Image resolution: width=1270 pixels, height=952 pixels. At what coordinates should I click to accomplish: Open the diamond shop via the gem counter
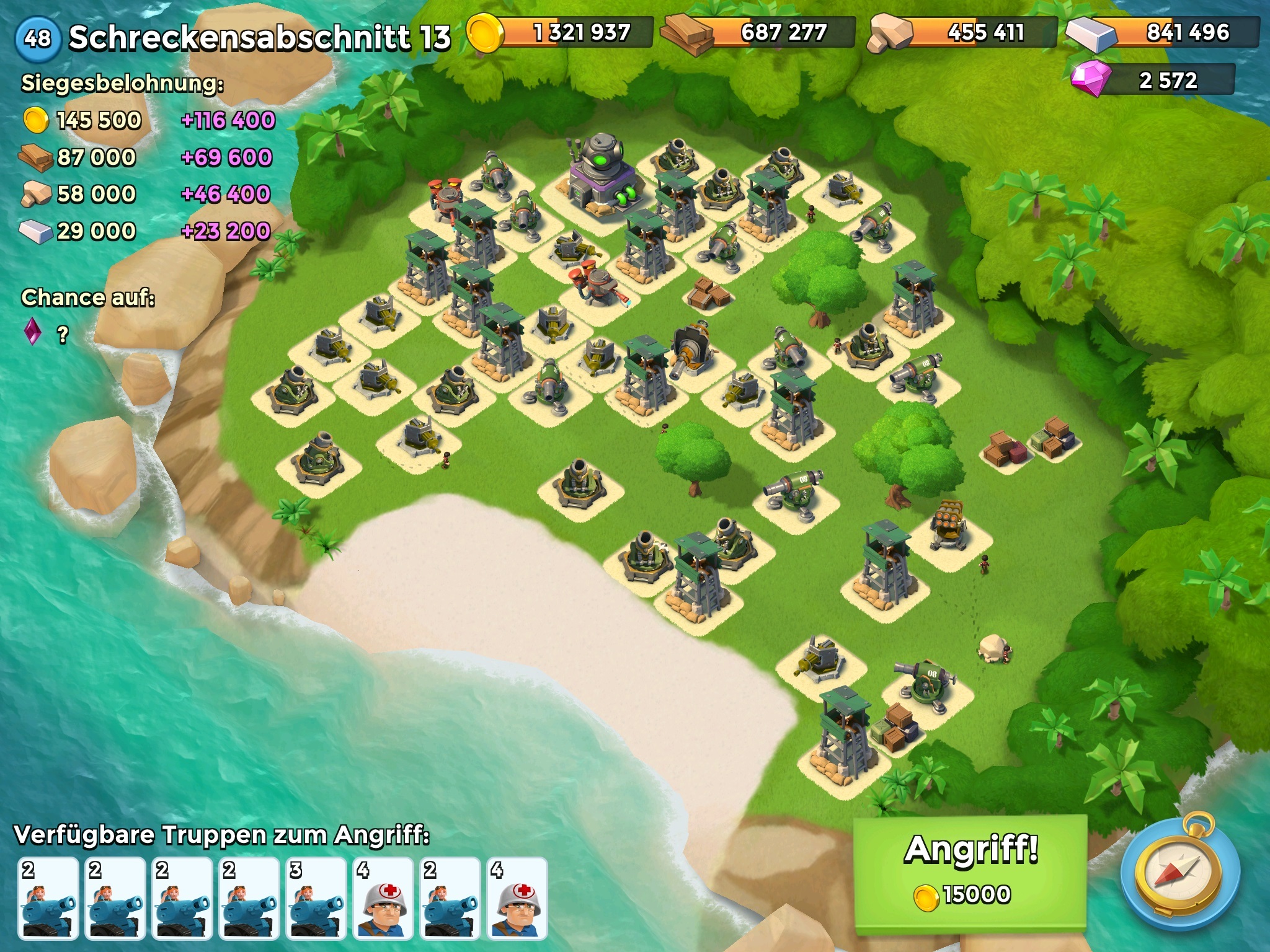point(1153,81)
